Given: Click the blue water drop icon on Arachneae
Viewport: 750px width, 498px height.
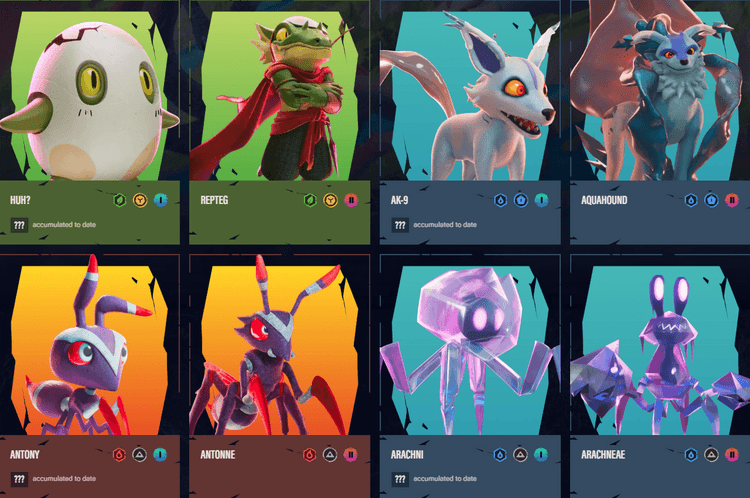Looking at the screenshot, I should 689,454.
